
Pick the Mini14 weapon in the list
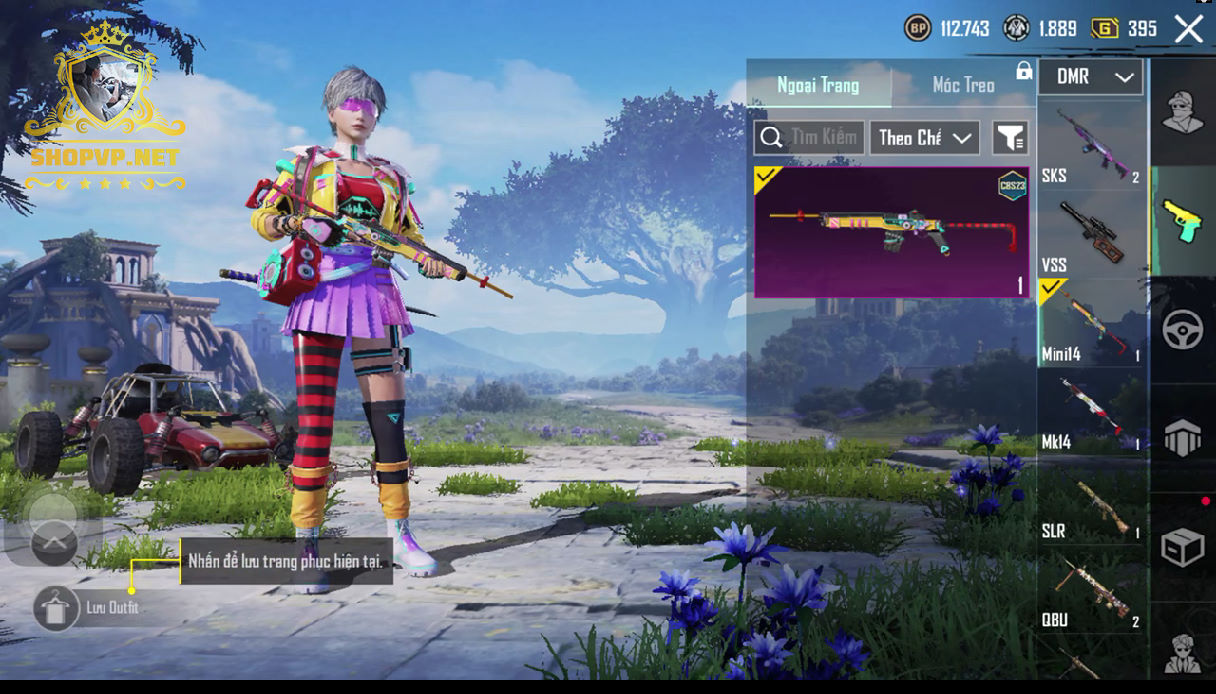pyautogui.click(x=1091, y=323)
